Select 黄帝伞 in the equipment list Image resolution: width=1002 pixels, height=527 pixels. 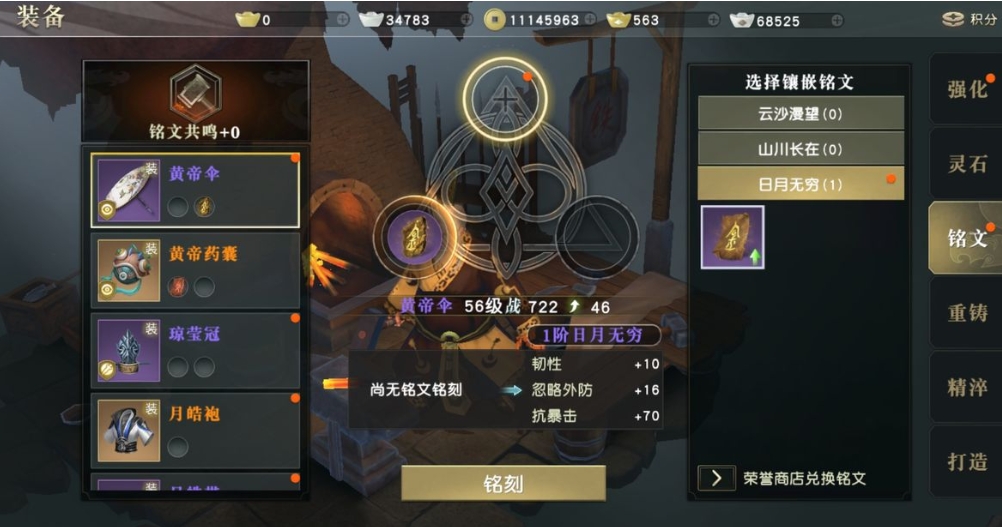click(x=195, y=190)
